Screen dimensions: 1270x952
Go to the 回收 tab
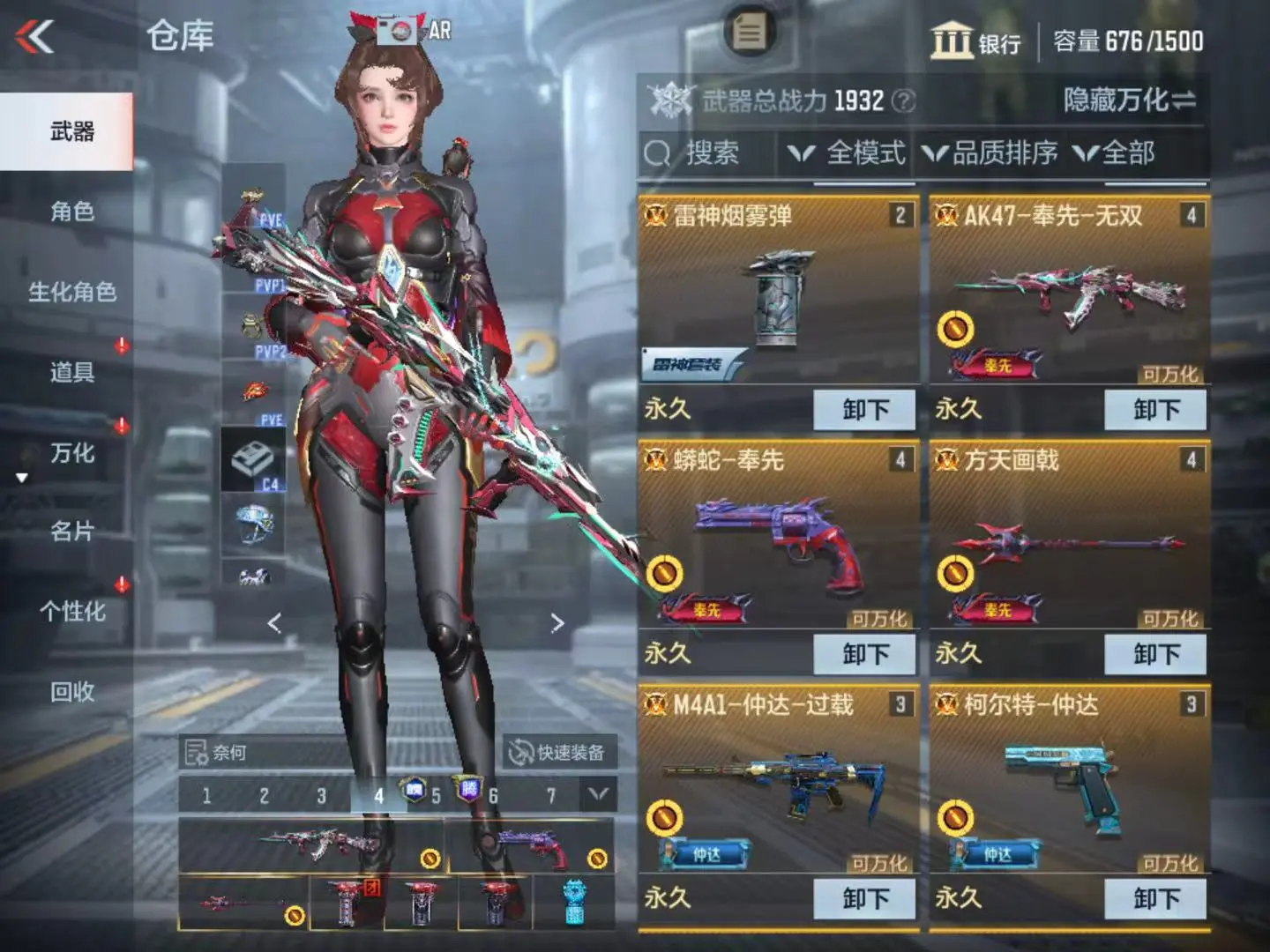(x=71, y=692)
